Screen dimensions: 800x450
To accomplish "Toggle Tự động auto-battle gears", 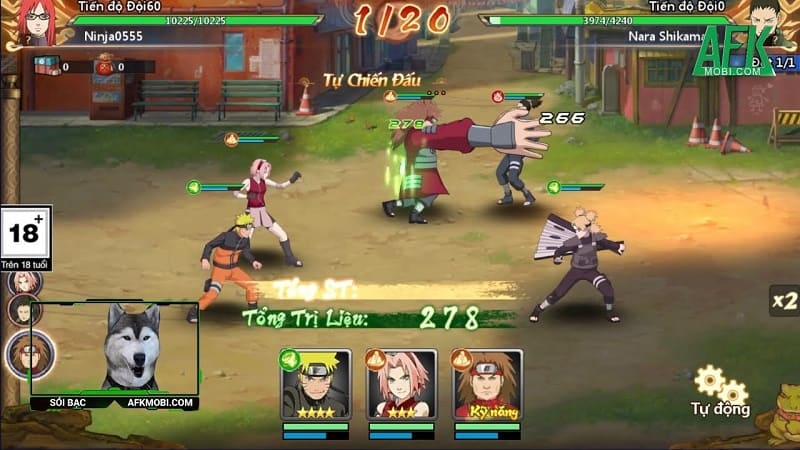I will (720, 387).
